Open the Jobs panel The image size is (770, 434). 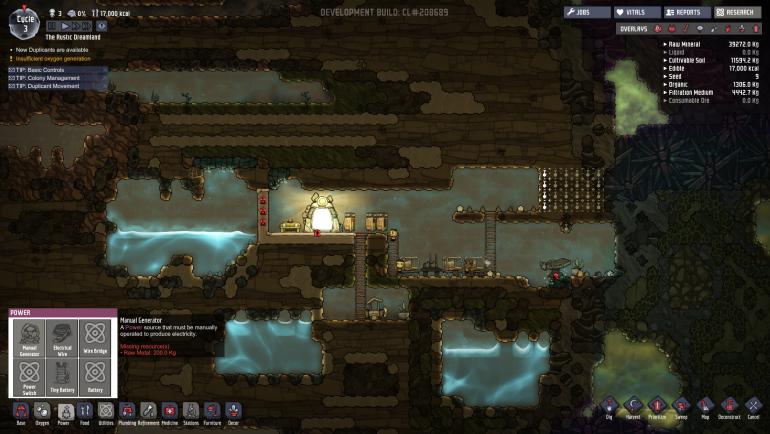(x=587, y=13)
